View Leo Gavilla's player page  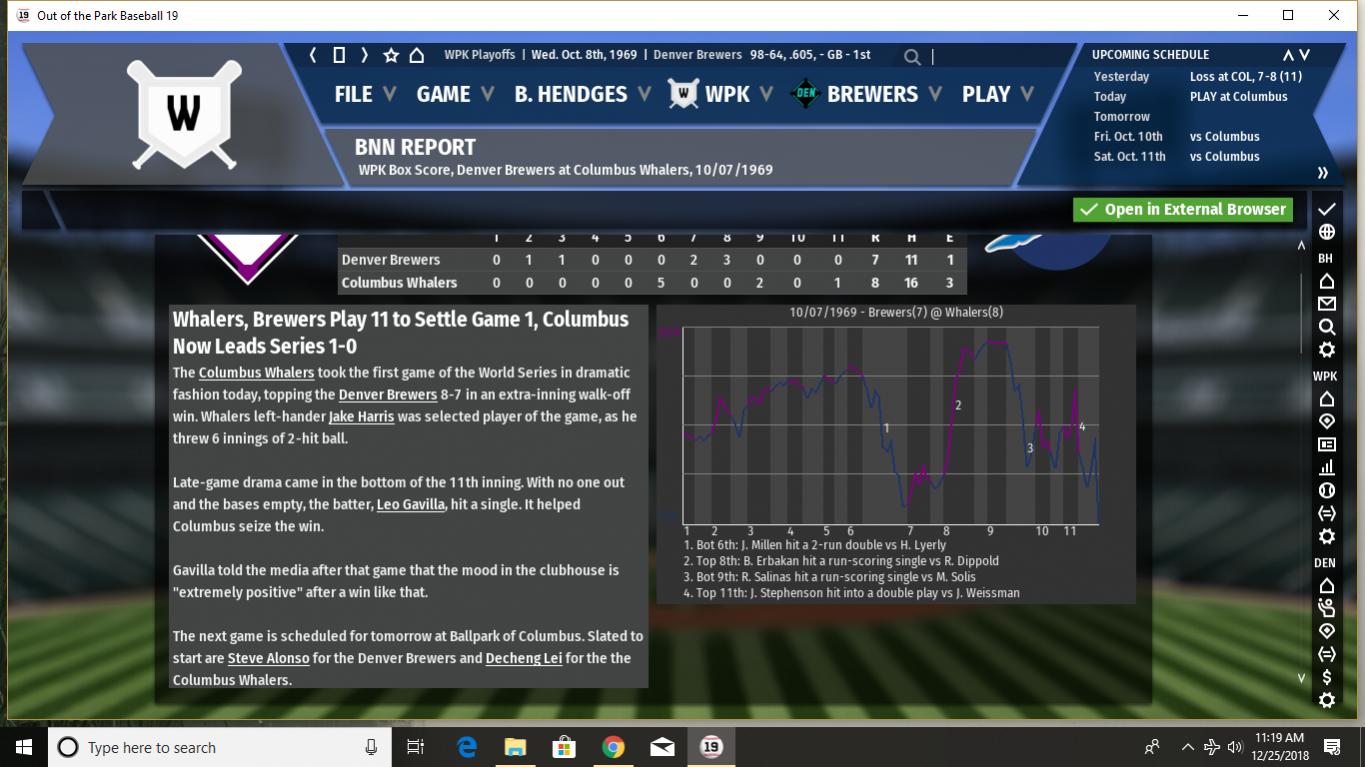tap(410, 505)
